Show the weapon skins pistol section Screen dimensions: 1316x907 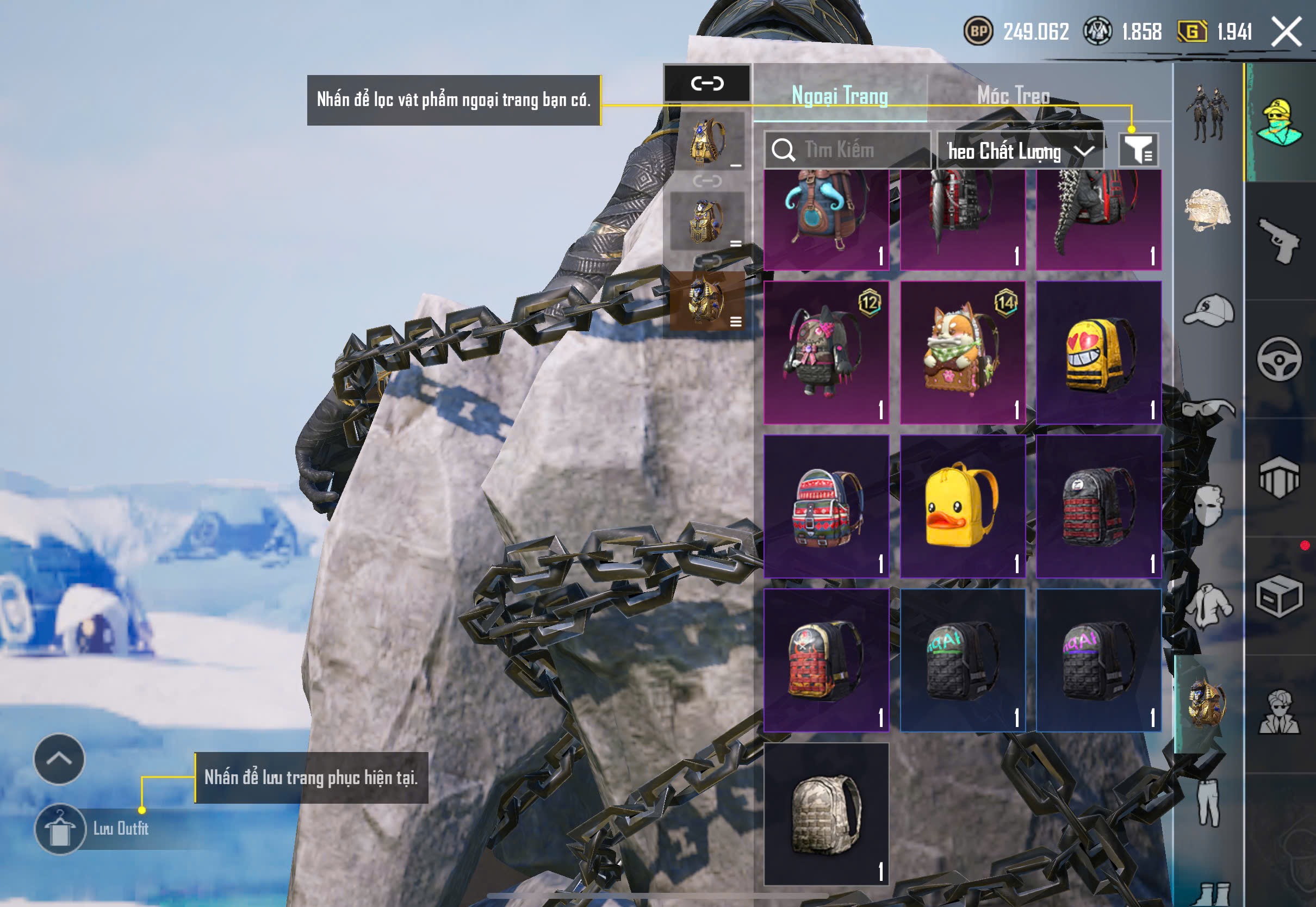tap(1279, 241)
